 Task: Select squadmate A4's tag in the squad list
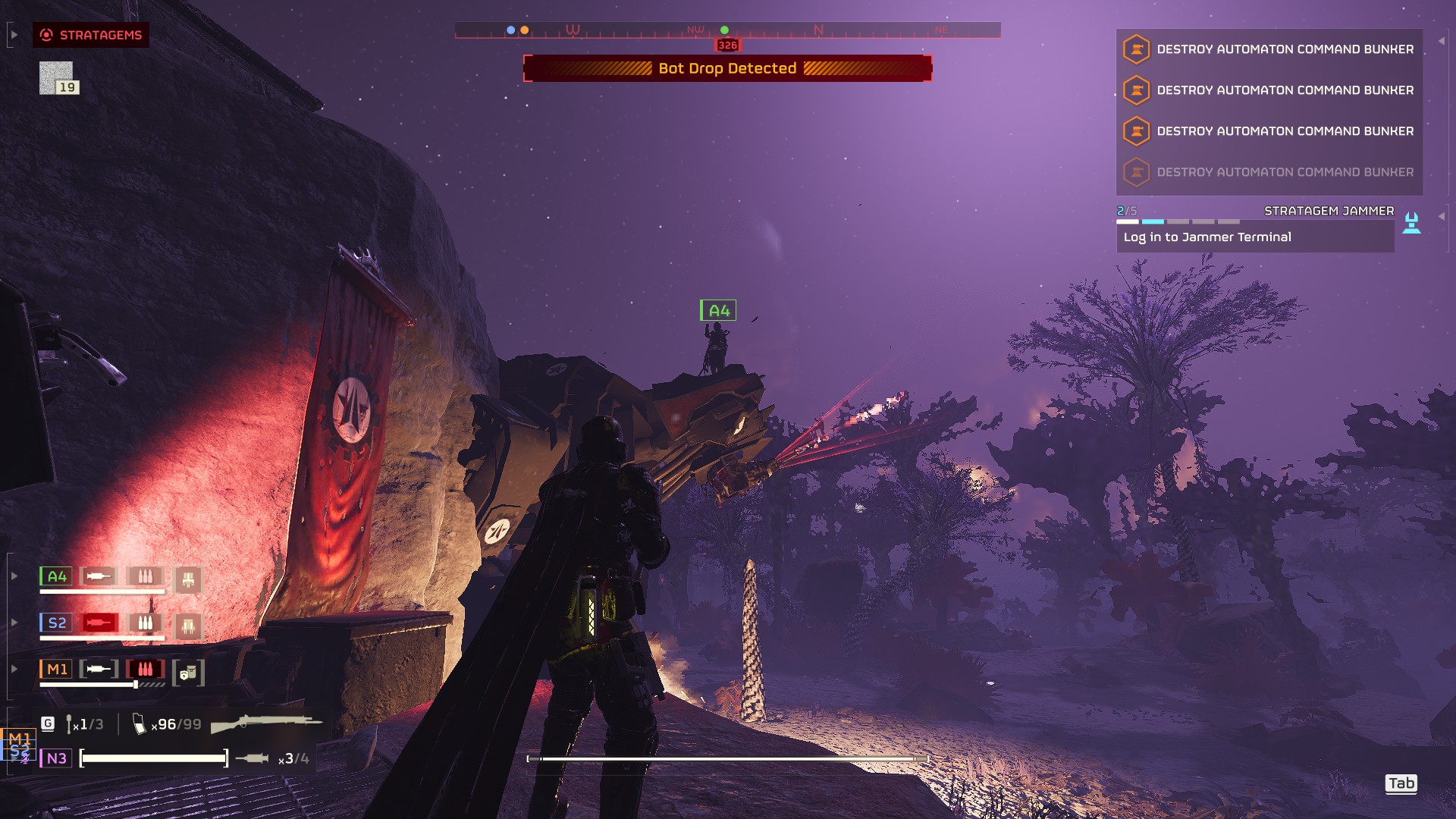[56, 576]
